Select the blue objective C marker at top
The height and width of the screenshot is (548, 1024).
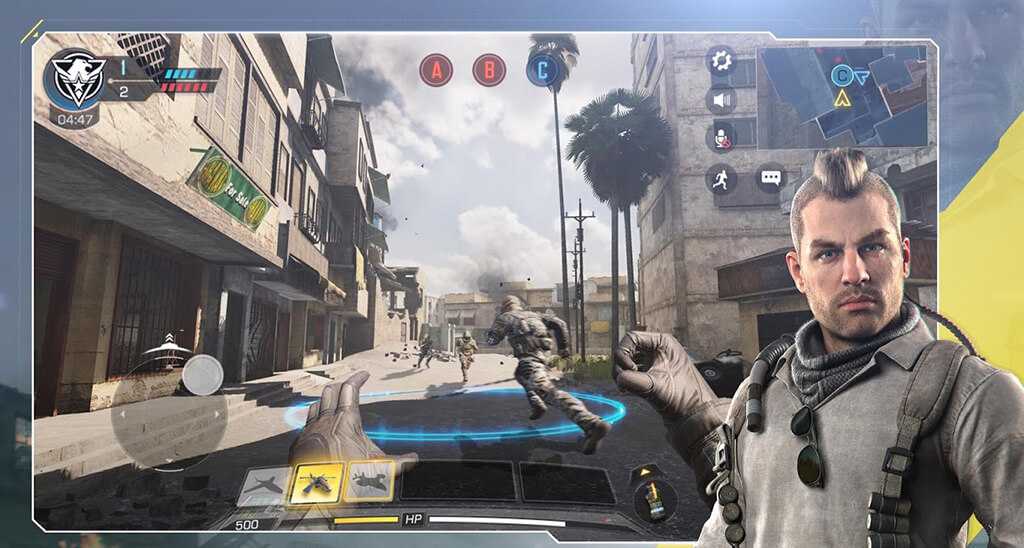click(x=543, y=70)
